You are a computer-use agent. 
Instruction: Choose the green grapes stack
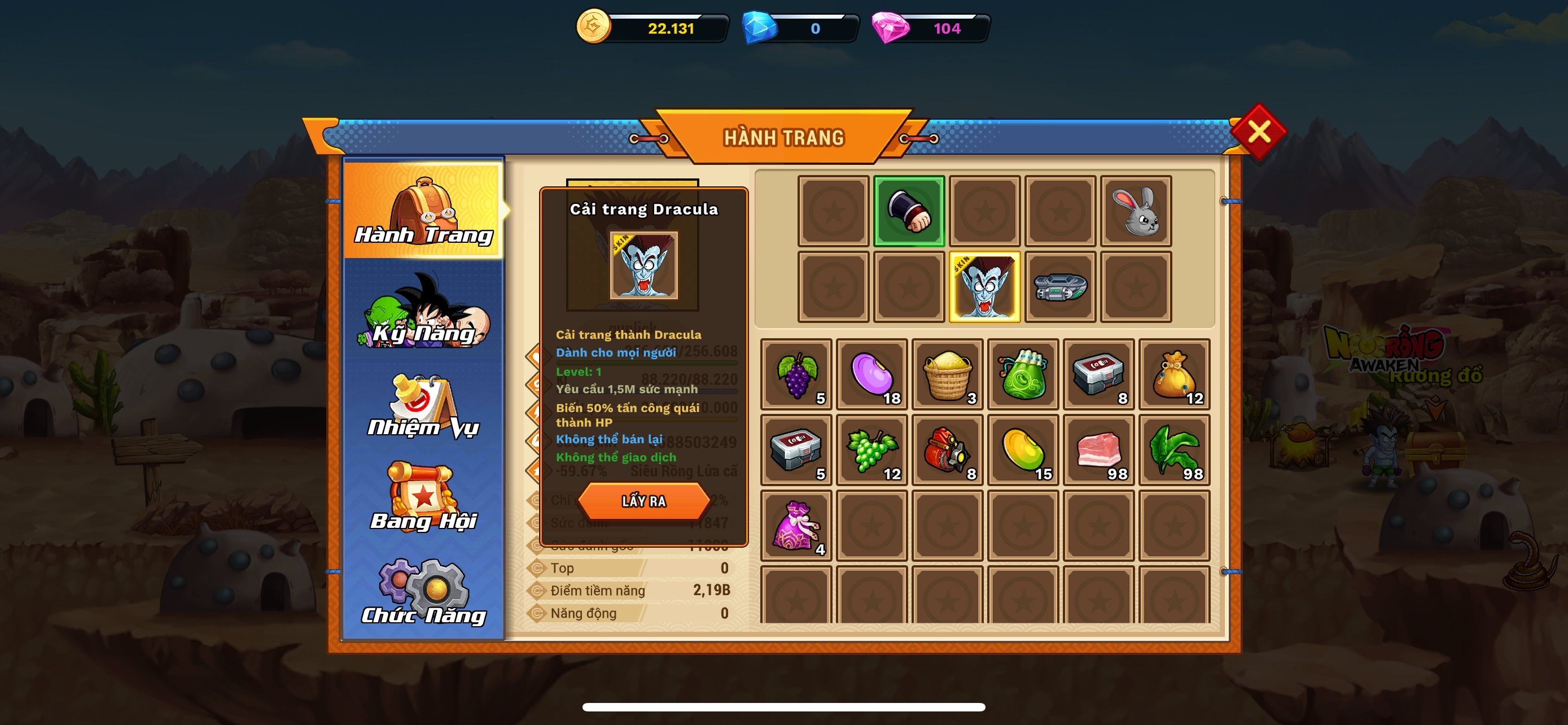871,450
